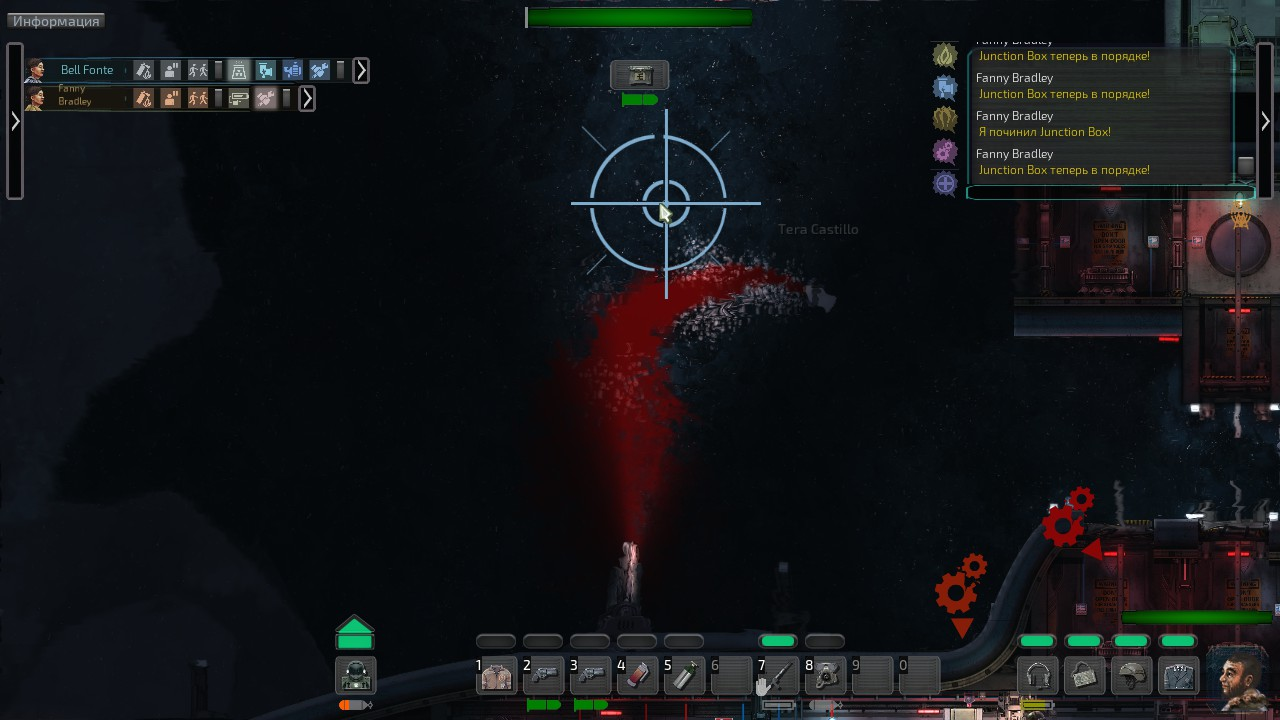Image resolution: width=1280 pixels, height=720 pixels.
Task: Select the revolver in hotbar slot 2
Action: pos(543,677)
